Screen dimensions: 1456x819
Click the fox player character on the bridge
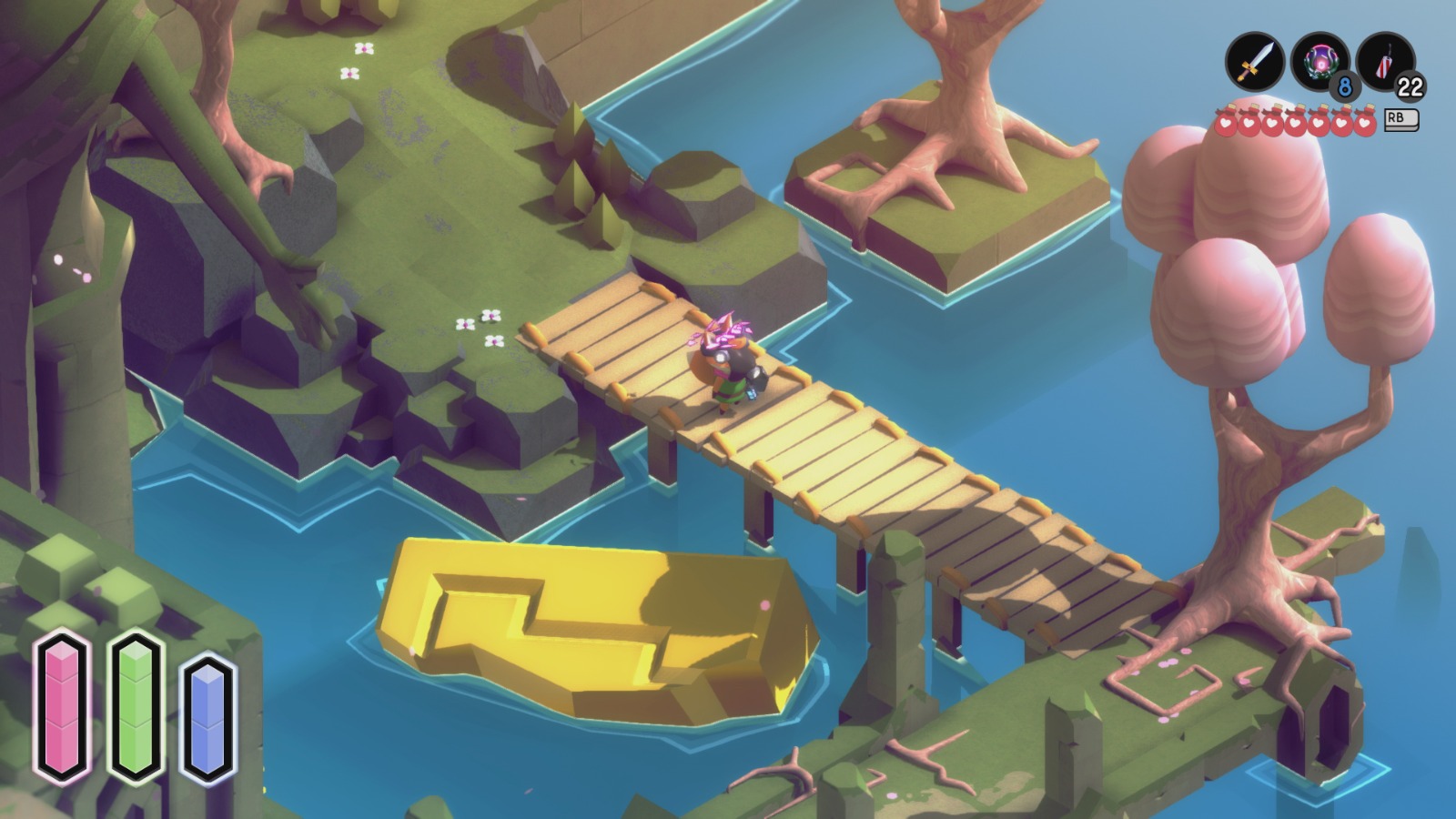tap(728, 364)
